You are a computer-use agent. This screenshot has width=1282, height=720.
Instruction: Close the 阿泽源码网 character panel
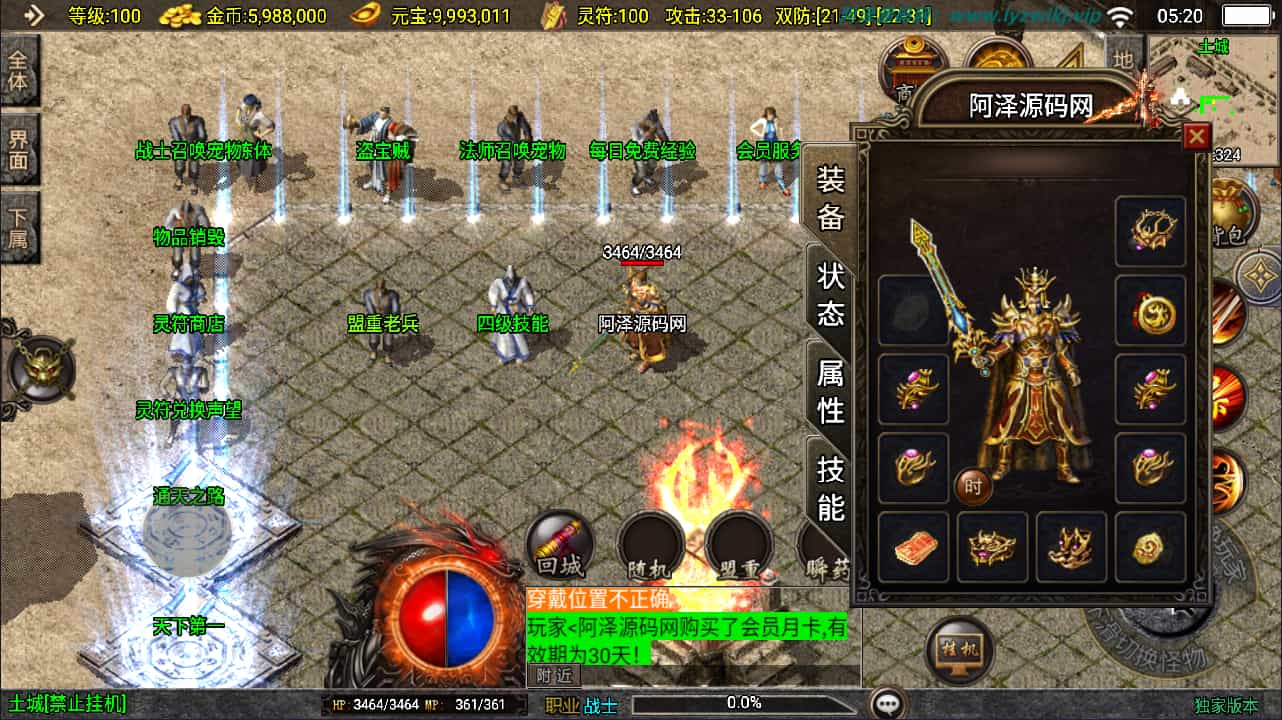point(1195,137)
